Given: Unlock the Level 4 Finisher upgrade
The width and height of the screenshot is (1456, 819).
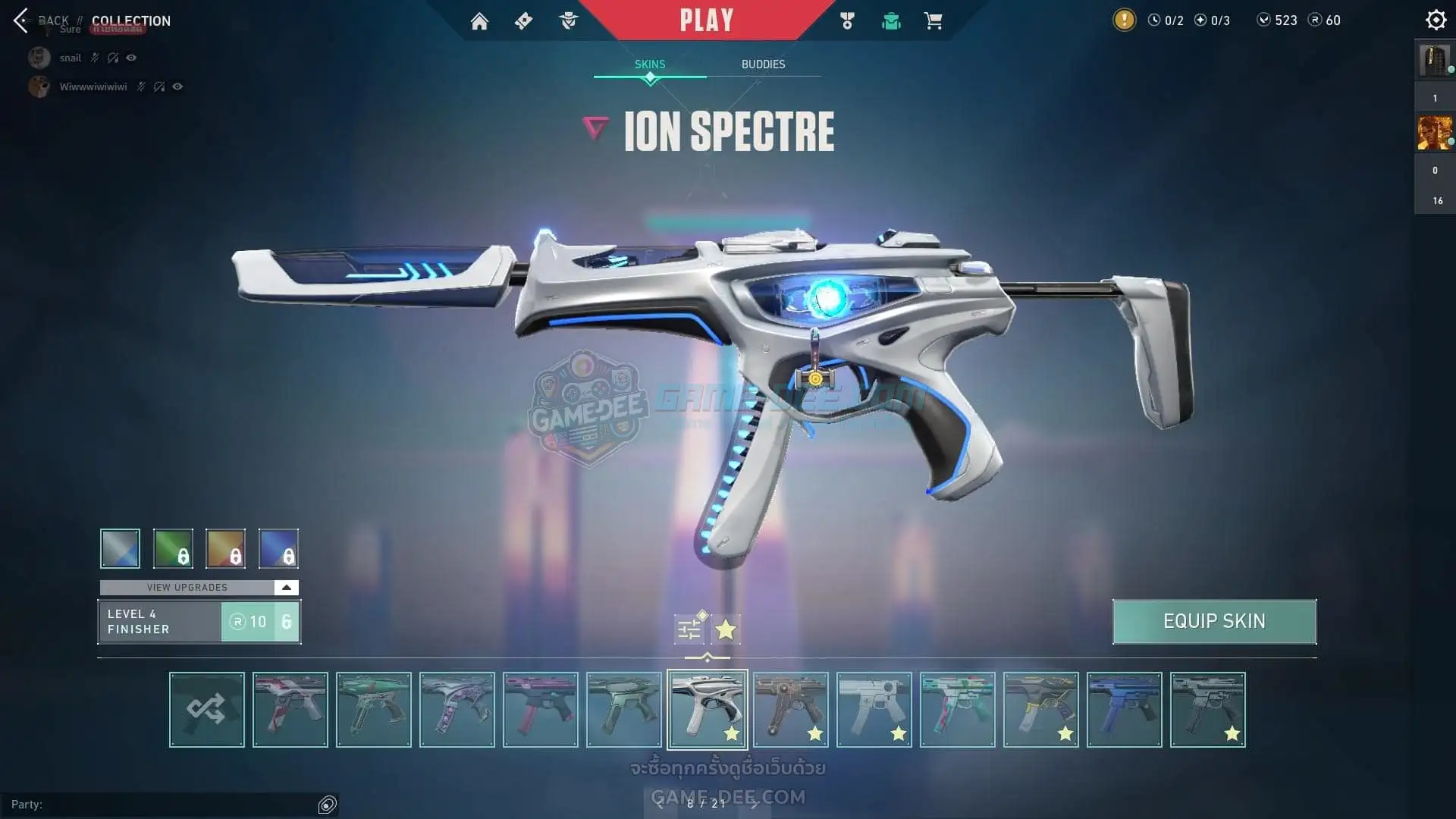Looking at the screenshot, I should point(260,622).
